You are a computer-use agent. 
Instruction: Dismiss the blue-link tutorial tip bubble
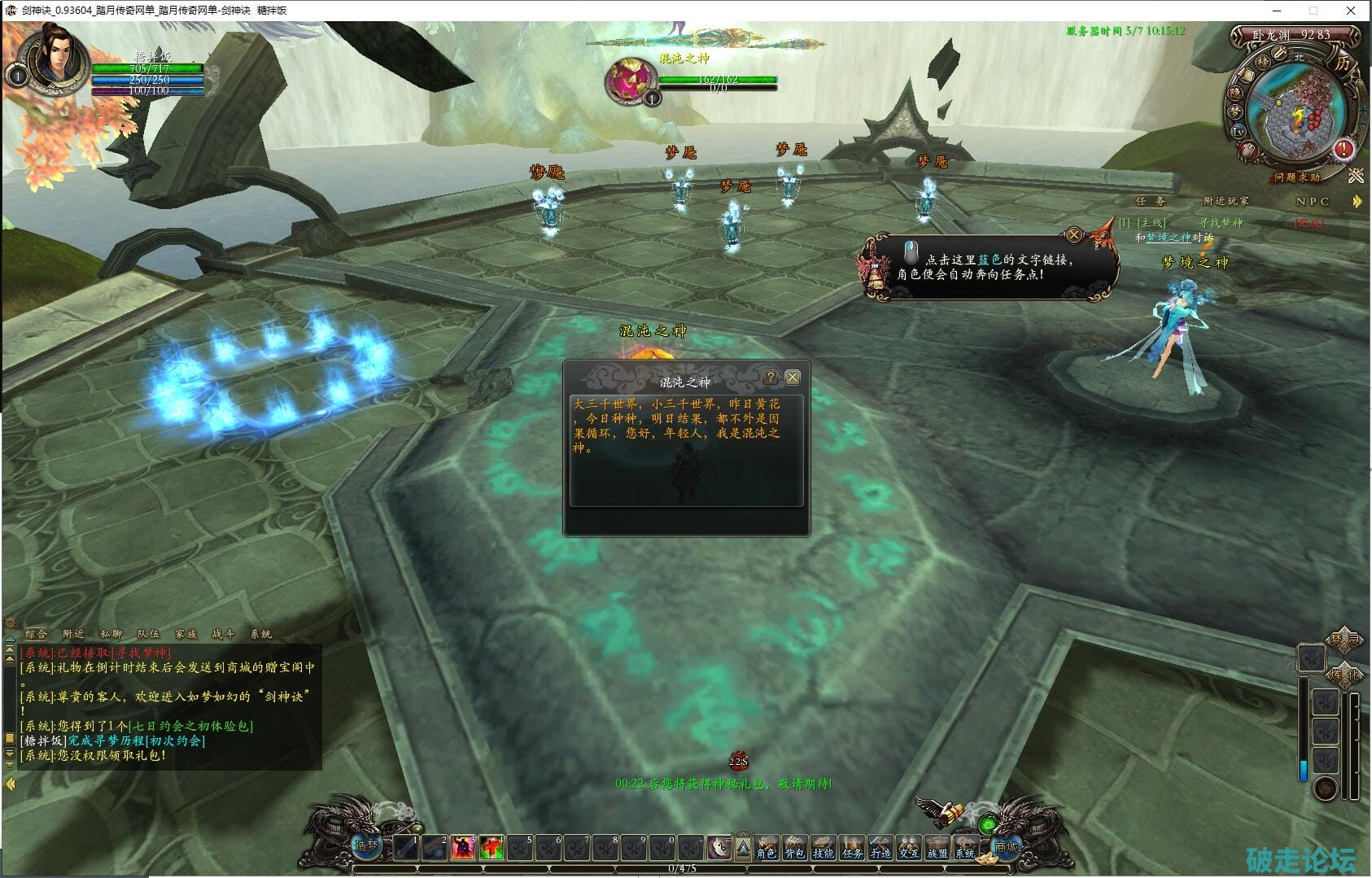(1074, 235)
